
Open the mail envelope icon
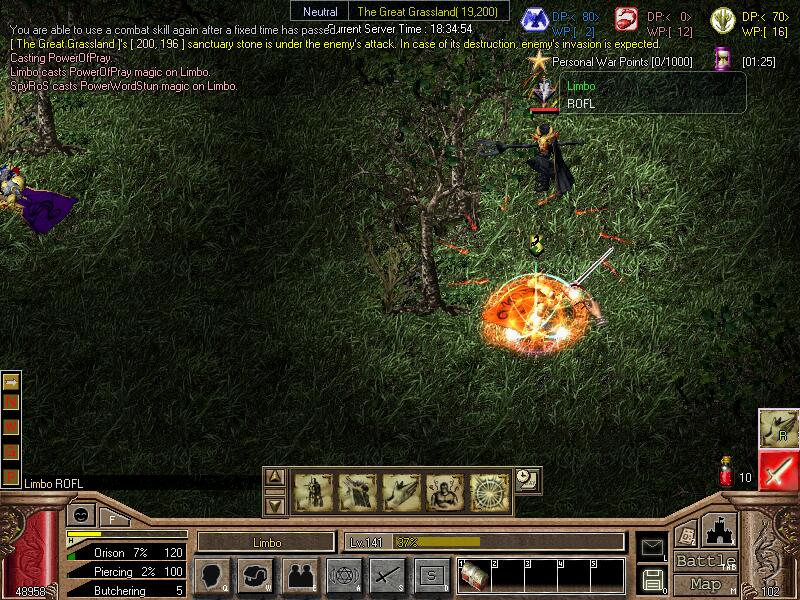pyautogui.click(x=652, y=546)
